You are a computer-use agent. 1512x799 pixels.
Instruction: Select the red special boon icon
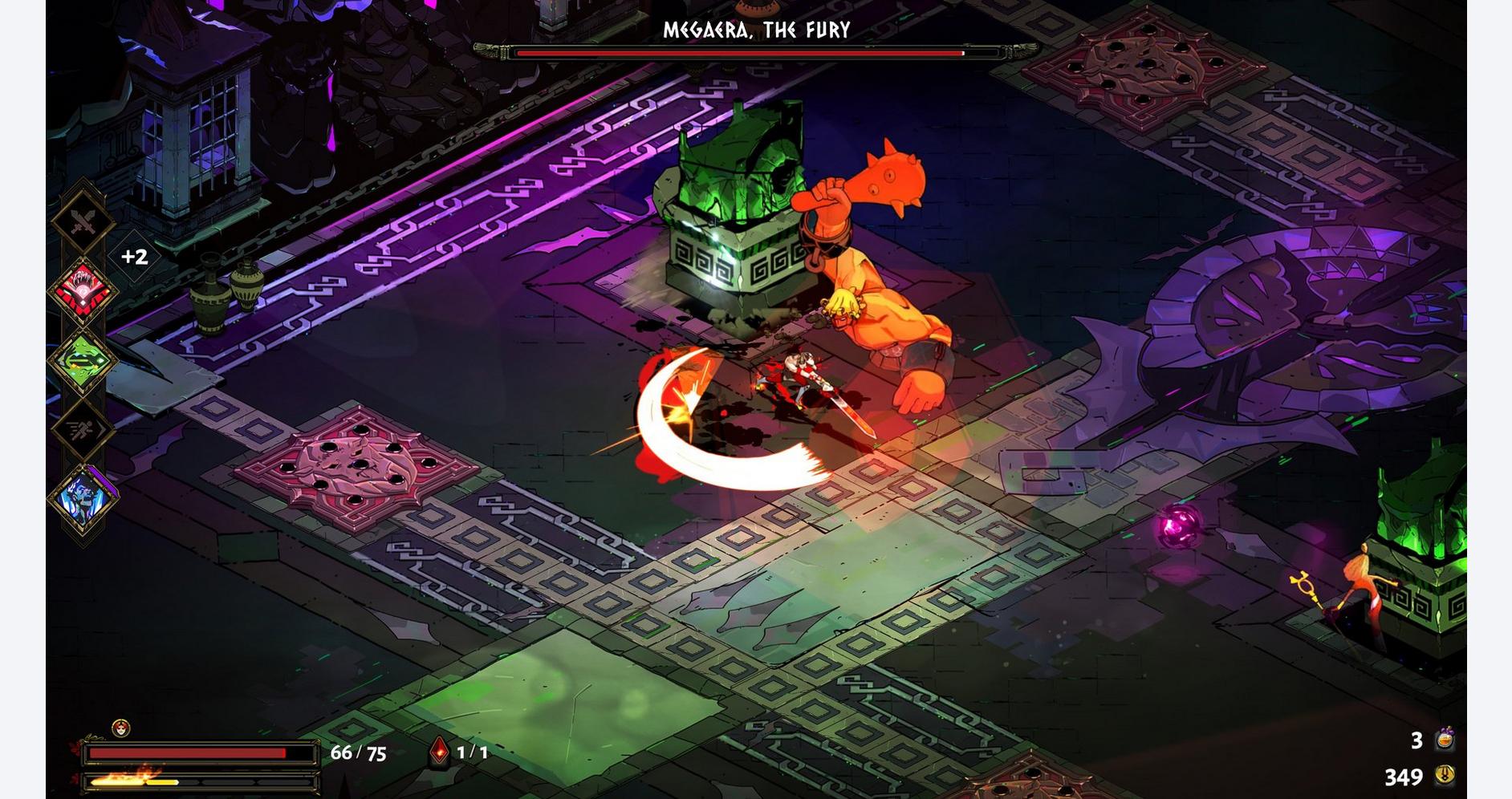(83, 290)
